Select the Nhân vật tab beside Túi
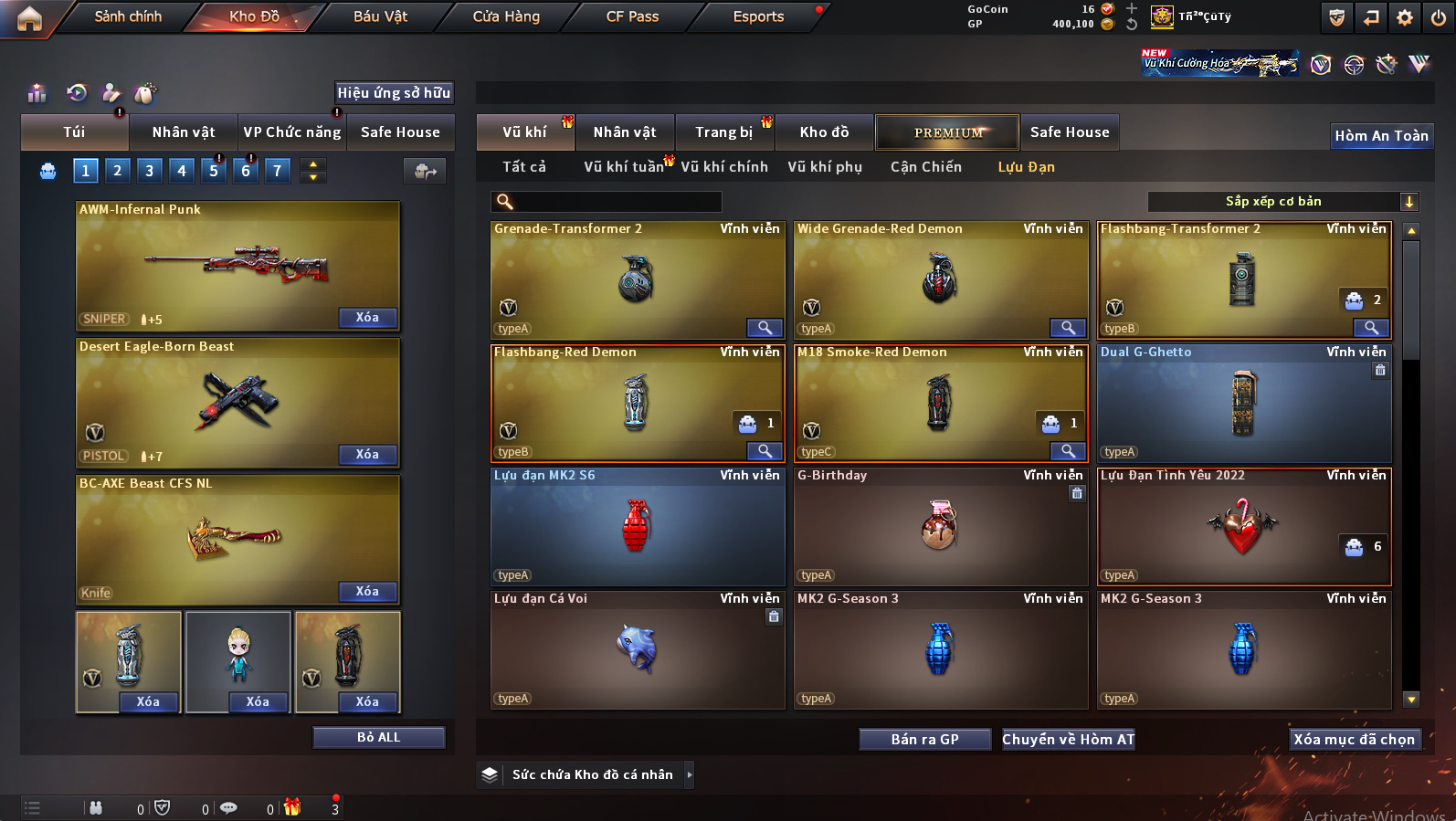 coord(184,132)
